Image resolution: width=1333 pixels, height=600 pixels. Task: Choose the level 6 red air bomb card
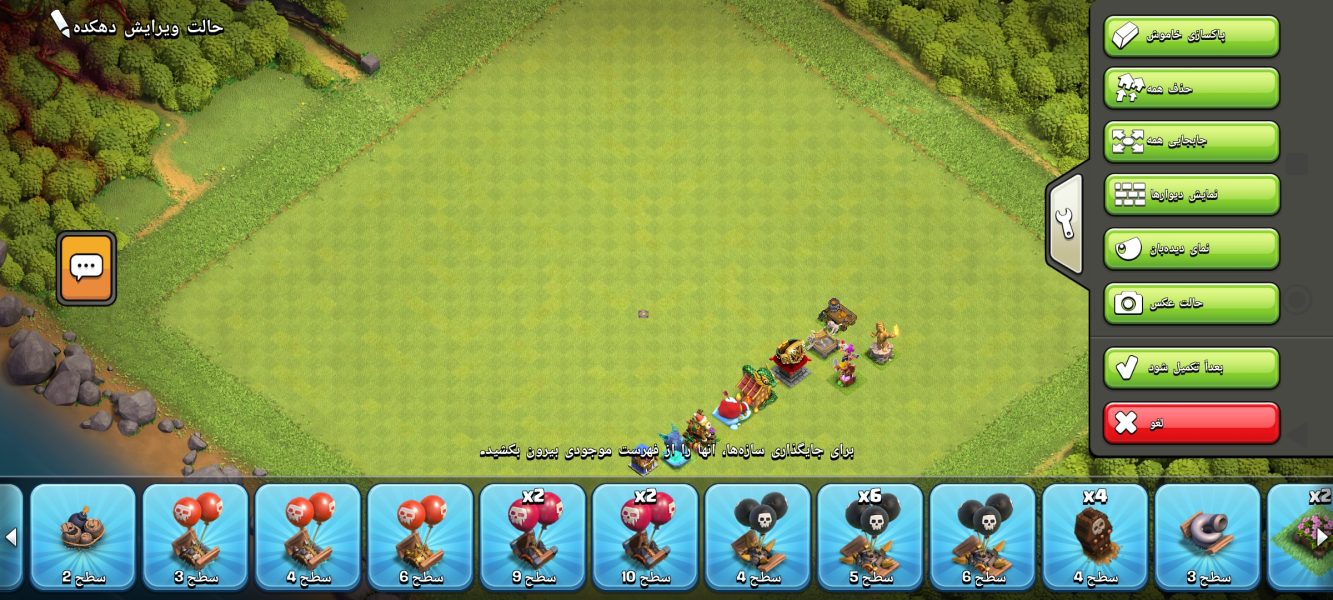[420, 536]
